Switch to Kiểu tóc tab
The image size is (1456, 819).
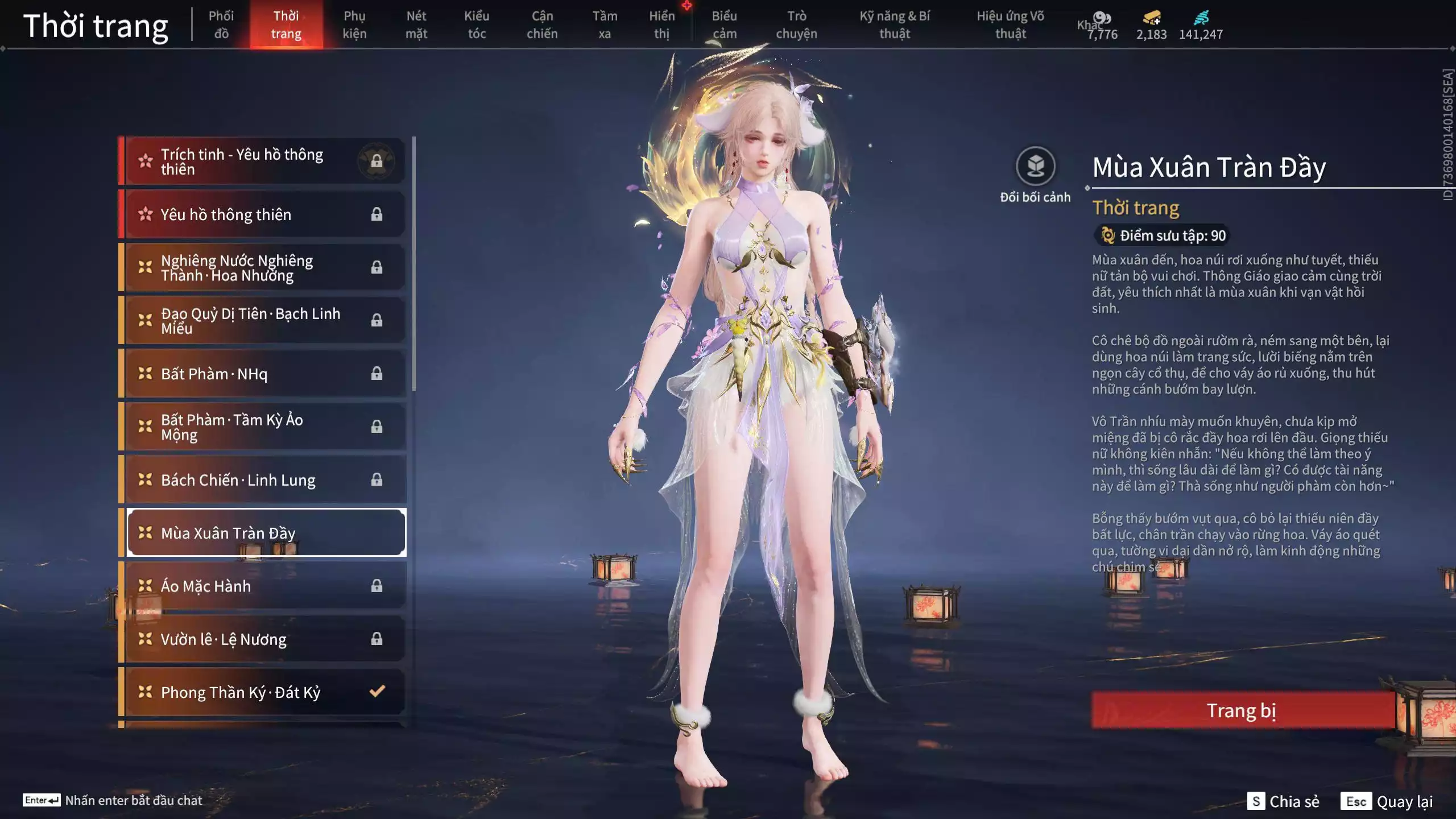pos(477,24)
